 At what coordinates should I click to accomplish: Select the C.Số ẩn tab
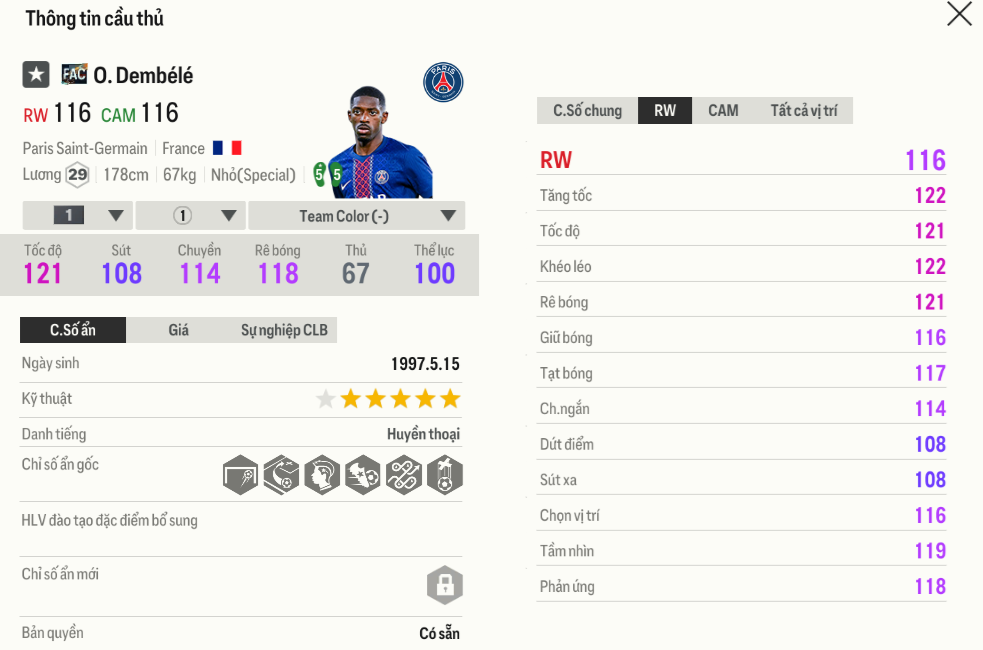pos(73,330)
